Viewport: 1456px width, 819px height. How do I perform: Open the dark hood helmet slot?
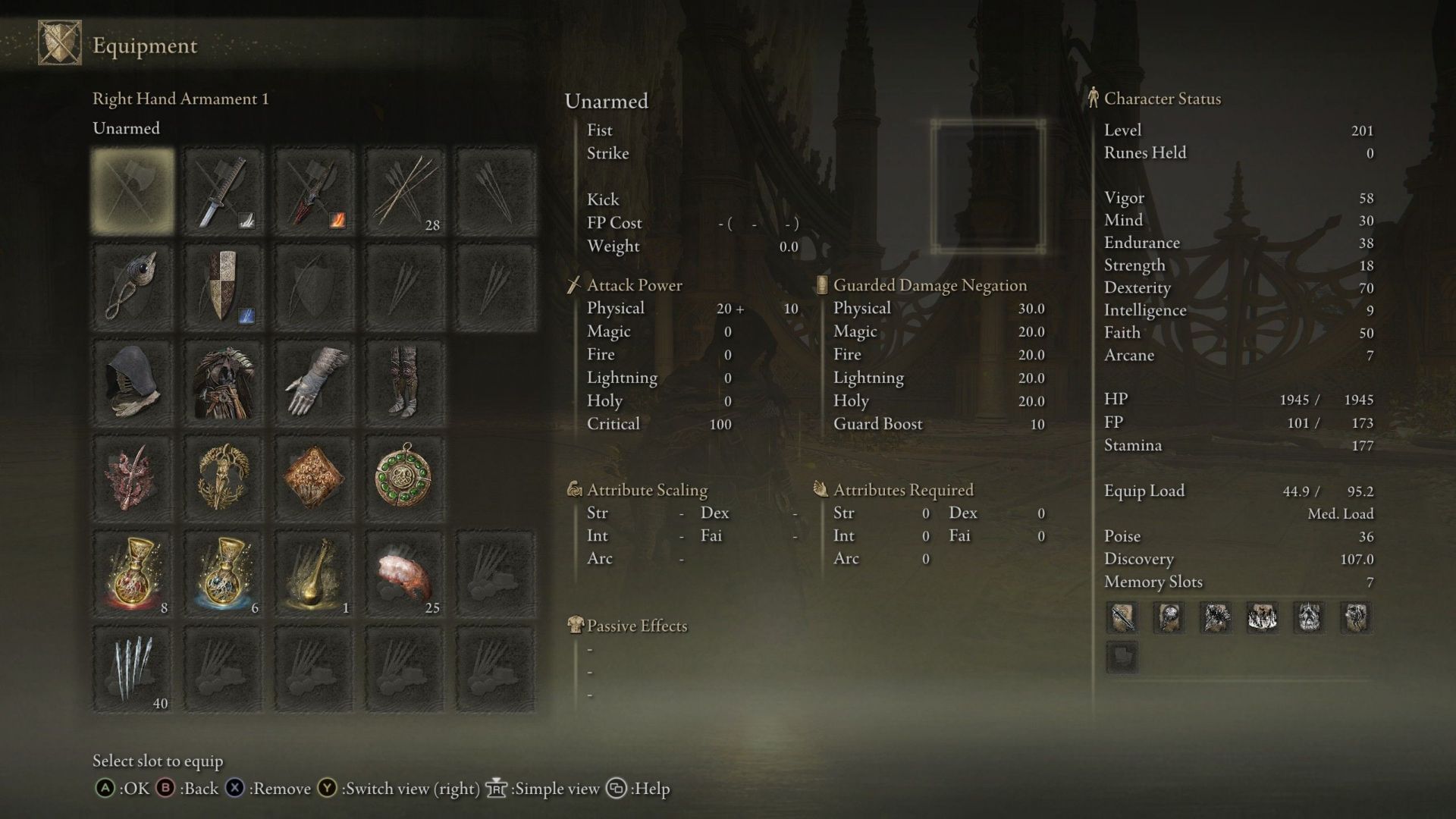[133, 383]
